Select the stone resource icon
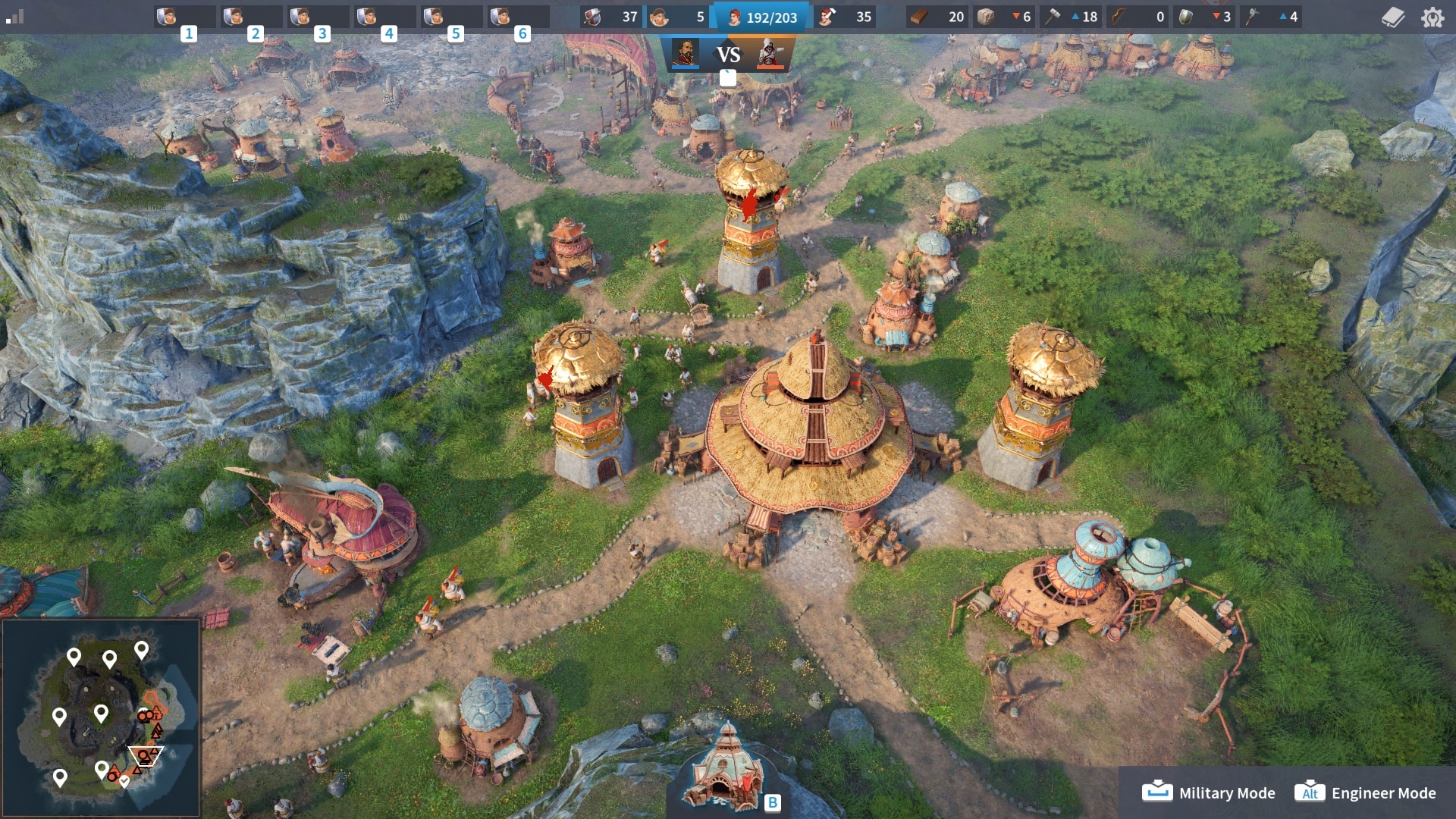Screen dimensions: 1456x819 pos(987,17)
